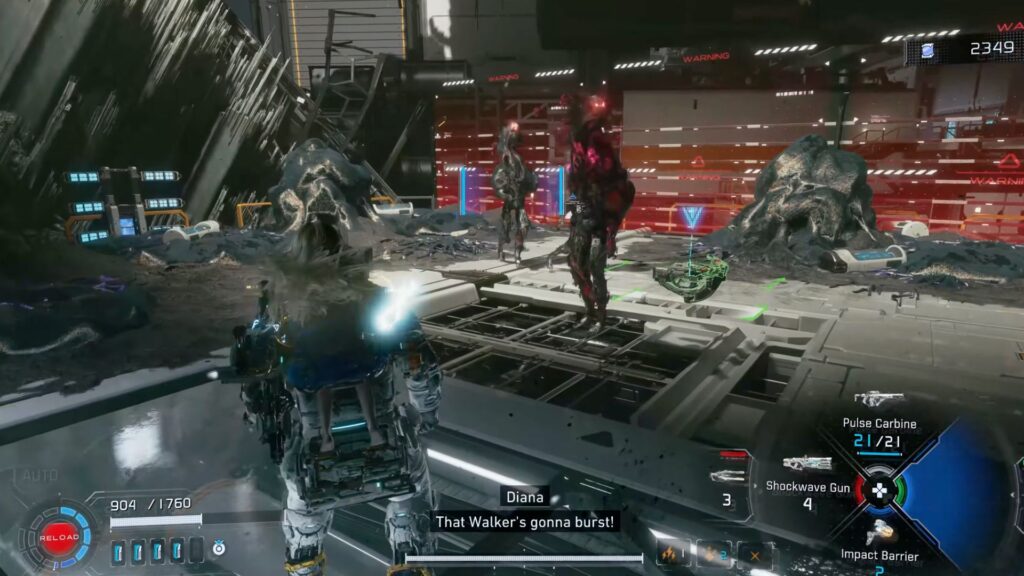Image resolution: width=1024 pixels, height=576 pixels.
Task: Activate the orange lightning skill slot
Action: 671,553
